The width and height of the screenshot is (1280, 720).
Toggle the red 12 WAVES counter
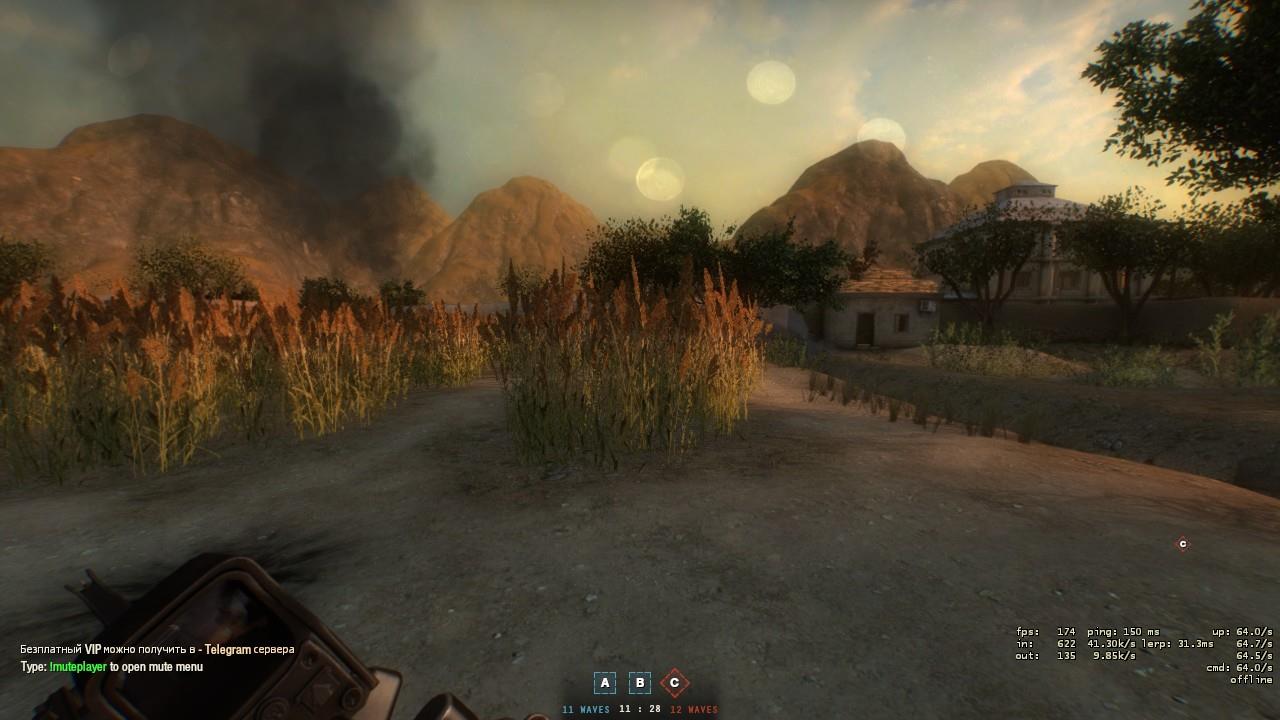pos(694,709)
